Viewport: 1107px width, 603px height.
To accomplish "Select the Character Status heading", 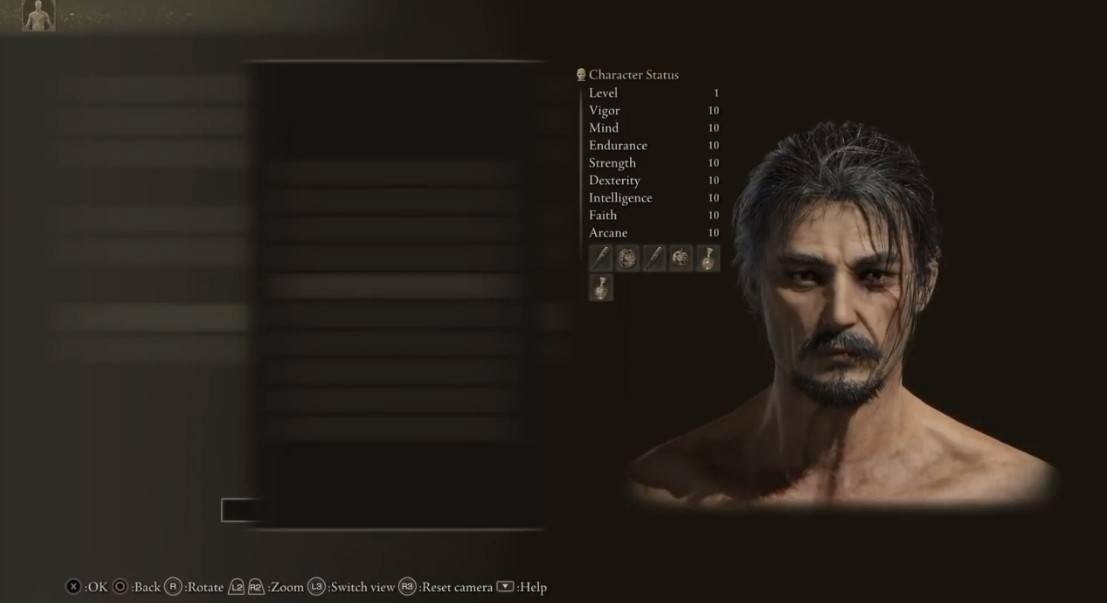I will [633, 75].
